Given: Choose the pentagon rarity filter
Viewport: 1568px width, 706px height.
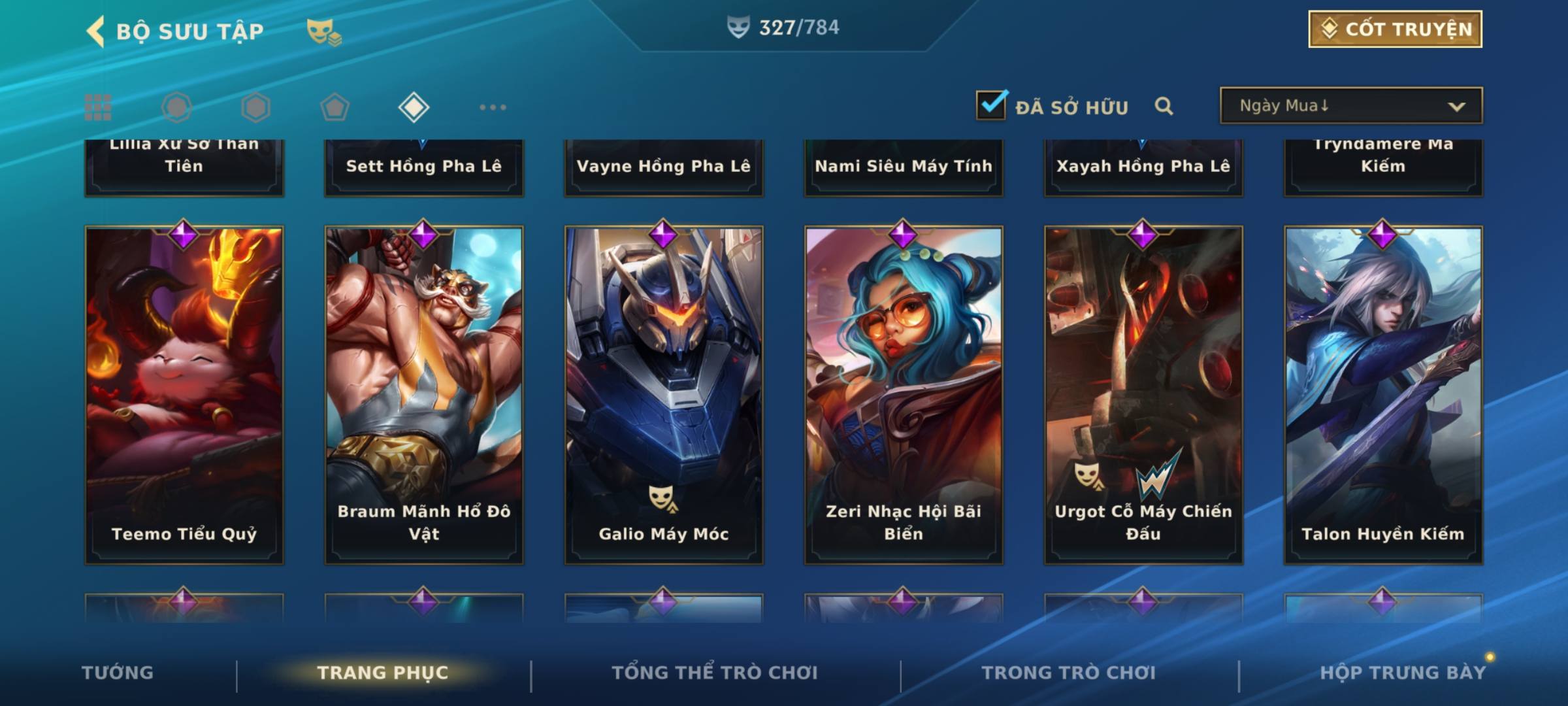Looking at the screenshot, I should [335, 107].
